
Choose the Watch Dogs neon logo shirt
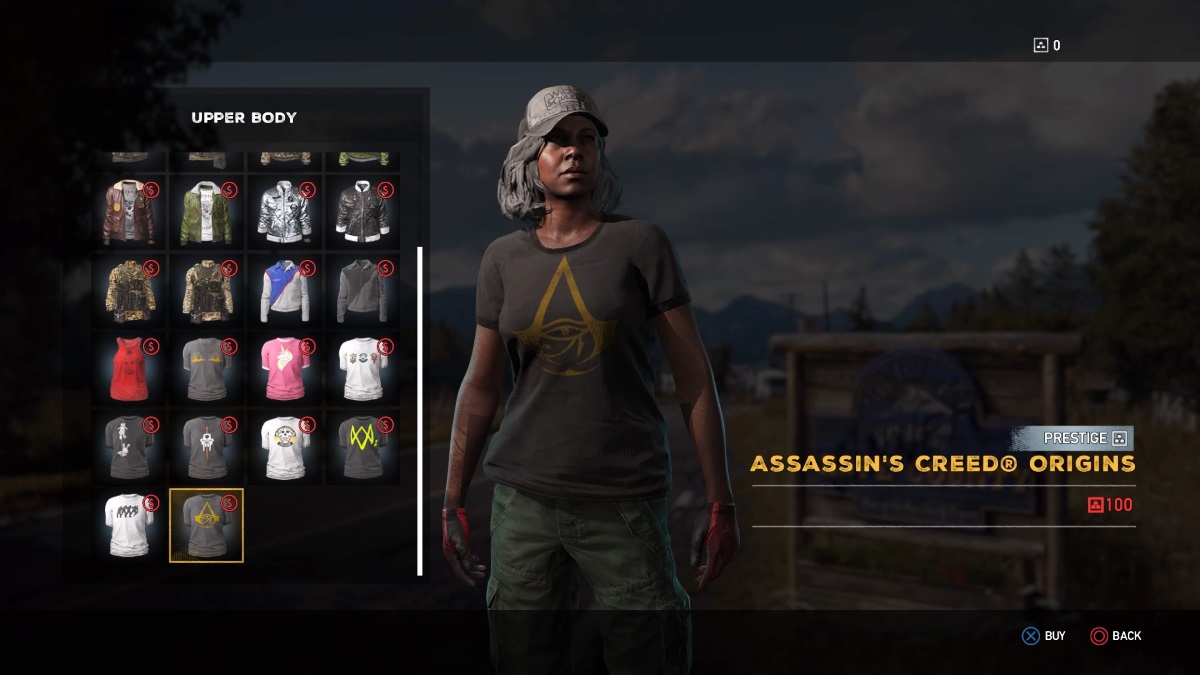click(362, 446)
